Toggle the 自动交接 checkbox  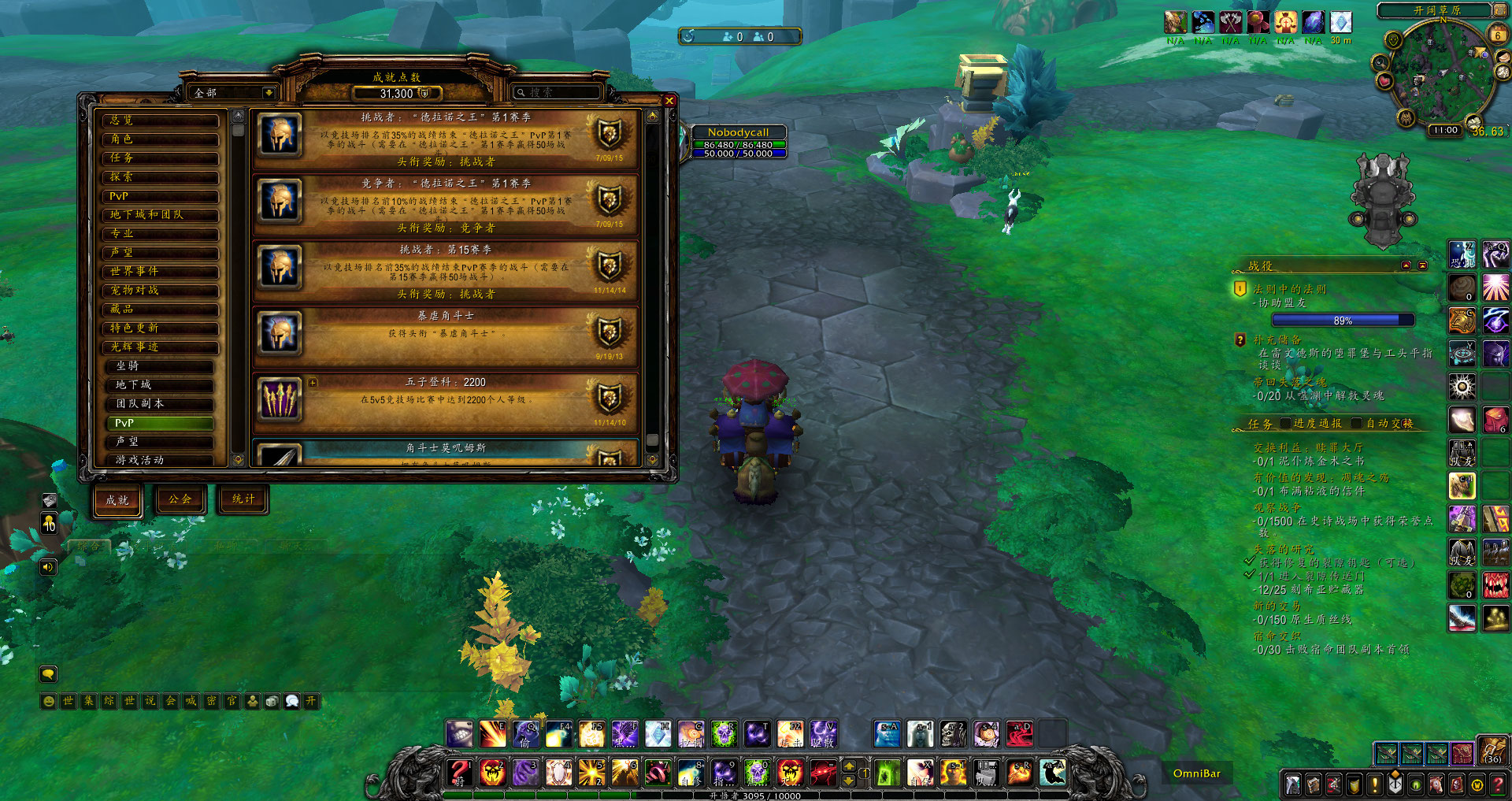[1358, 424]
